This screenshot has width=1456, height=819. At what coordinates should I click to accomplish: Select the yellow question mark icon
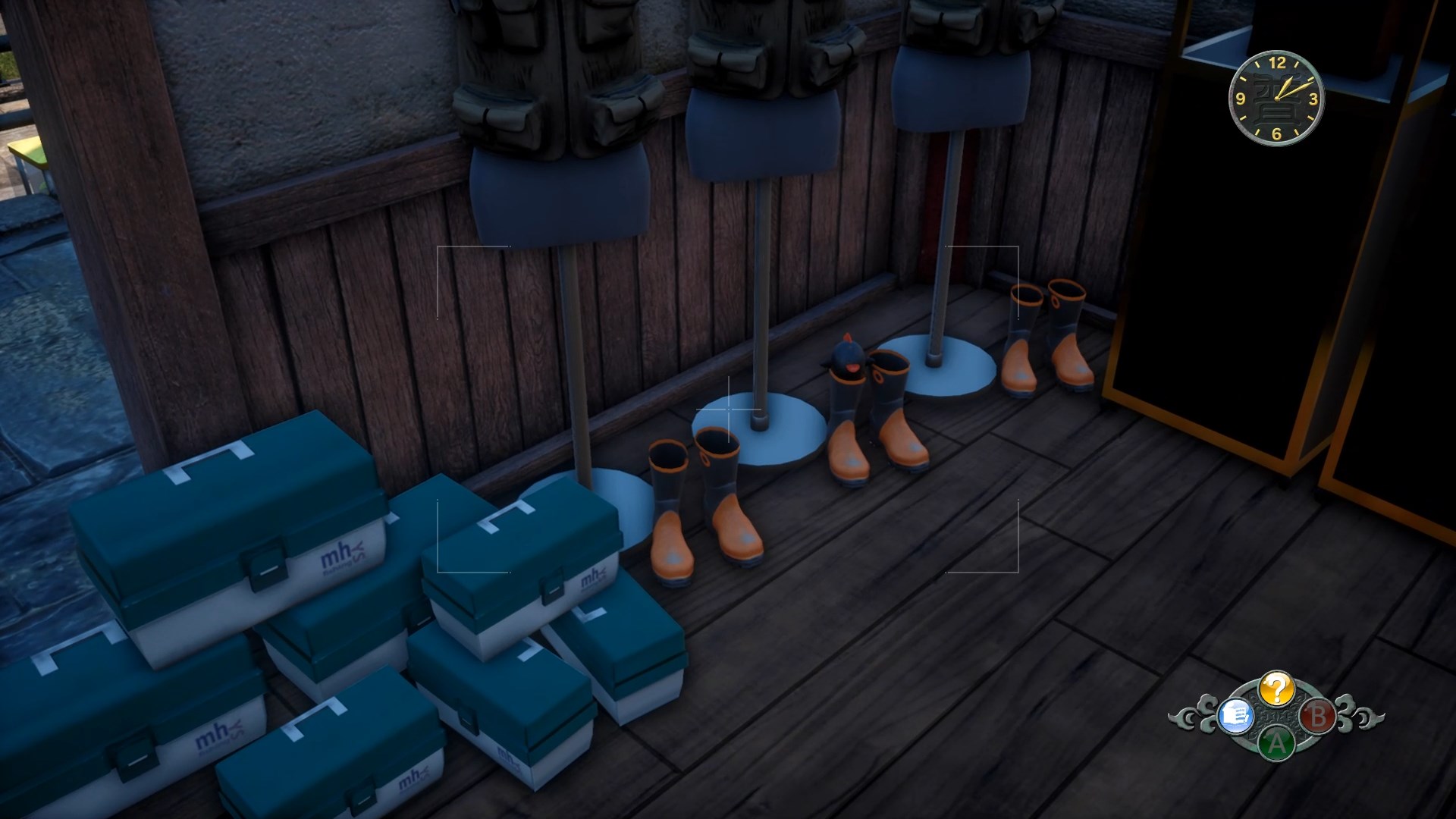click(1276, 689)
